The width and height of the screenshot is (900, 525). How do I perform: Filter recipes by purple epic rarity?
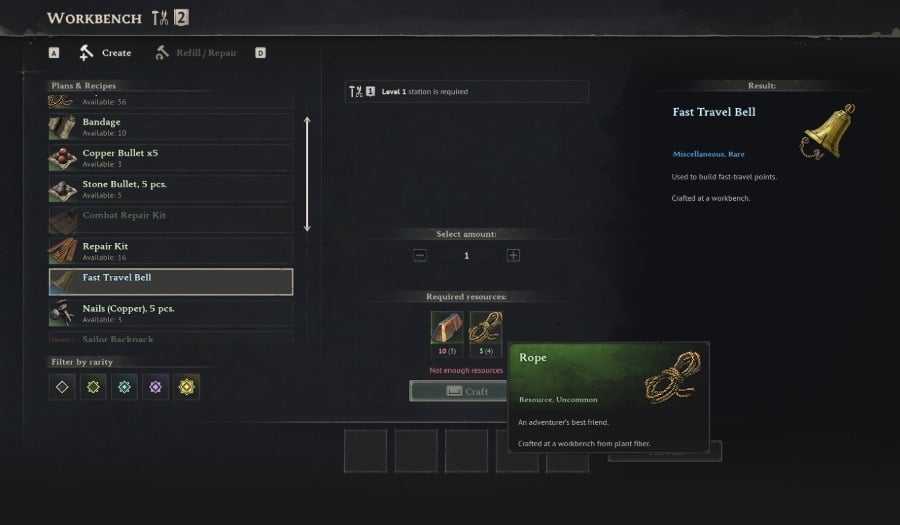pyautogui.click(x=156, y=387)
